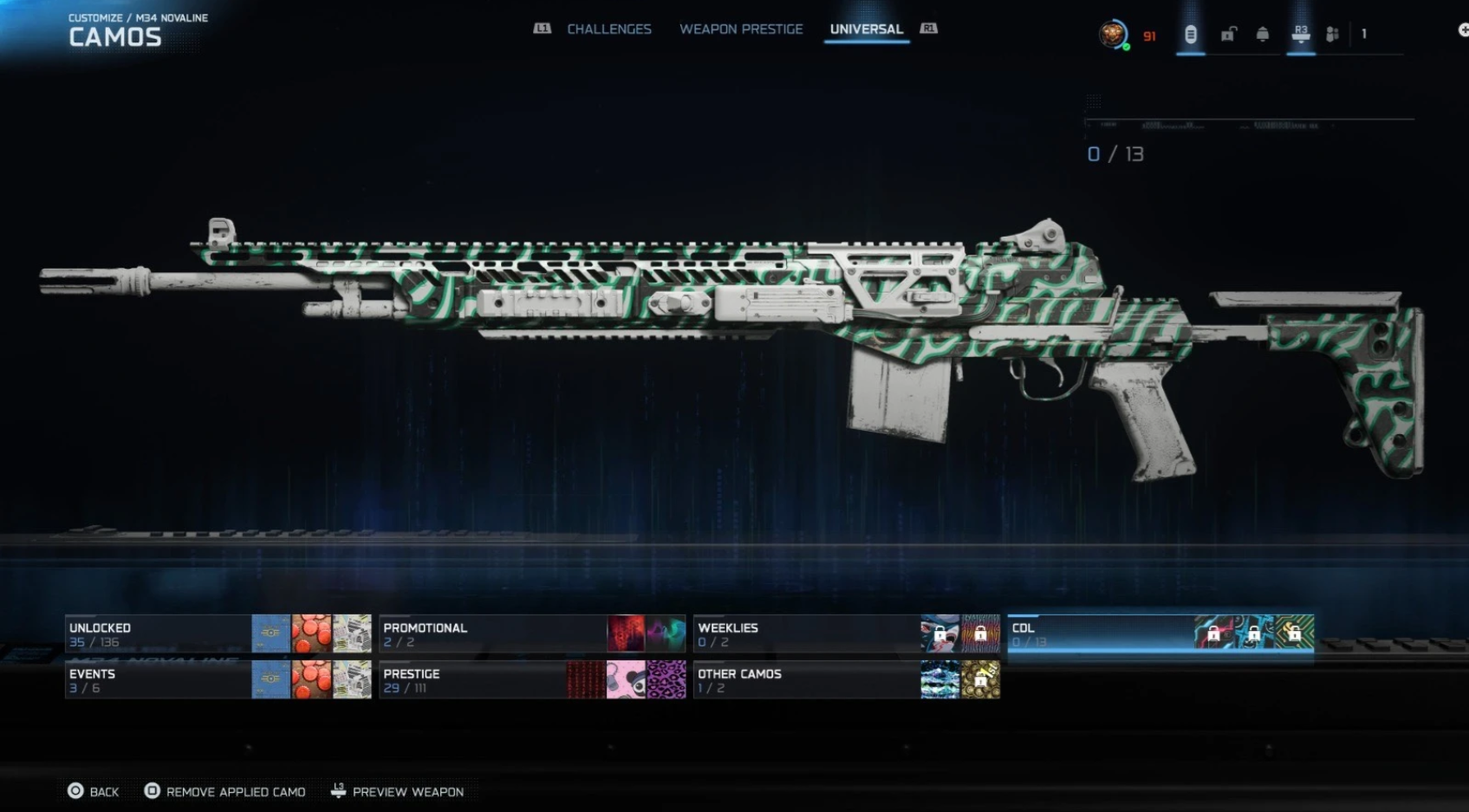This screenshot has width=1469, height=812.
Task: Switch to the Challenges tab
Action: [609, 29]
